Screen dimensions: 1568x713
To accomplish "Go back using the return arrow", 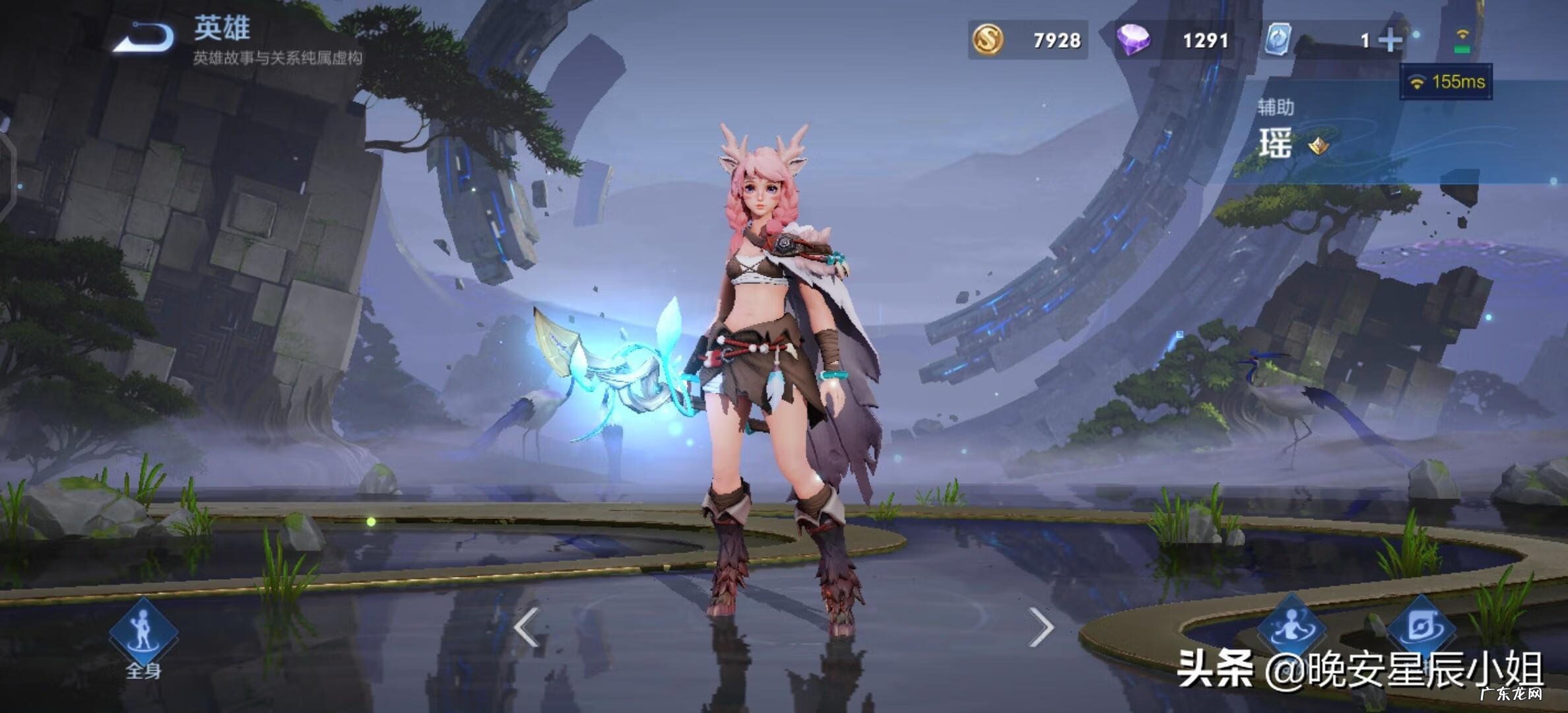I will [144, 37].
